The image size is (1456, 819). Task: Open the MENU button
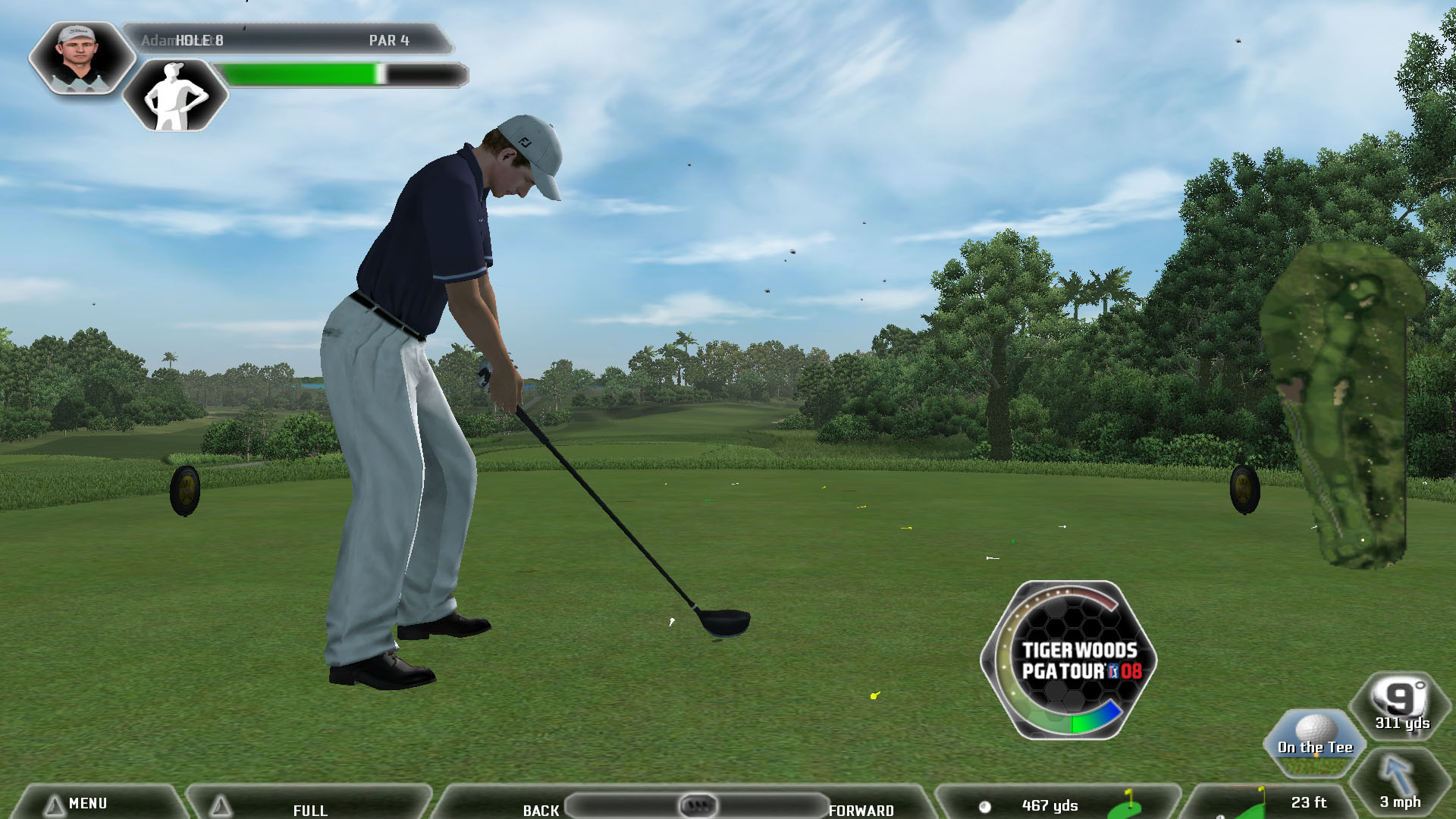87,803
